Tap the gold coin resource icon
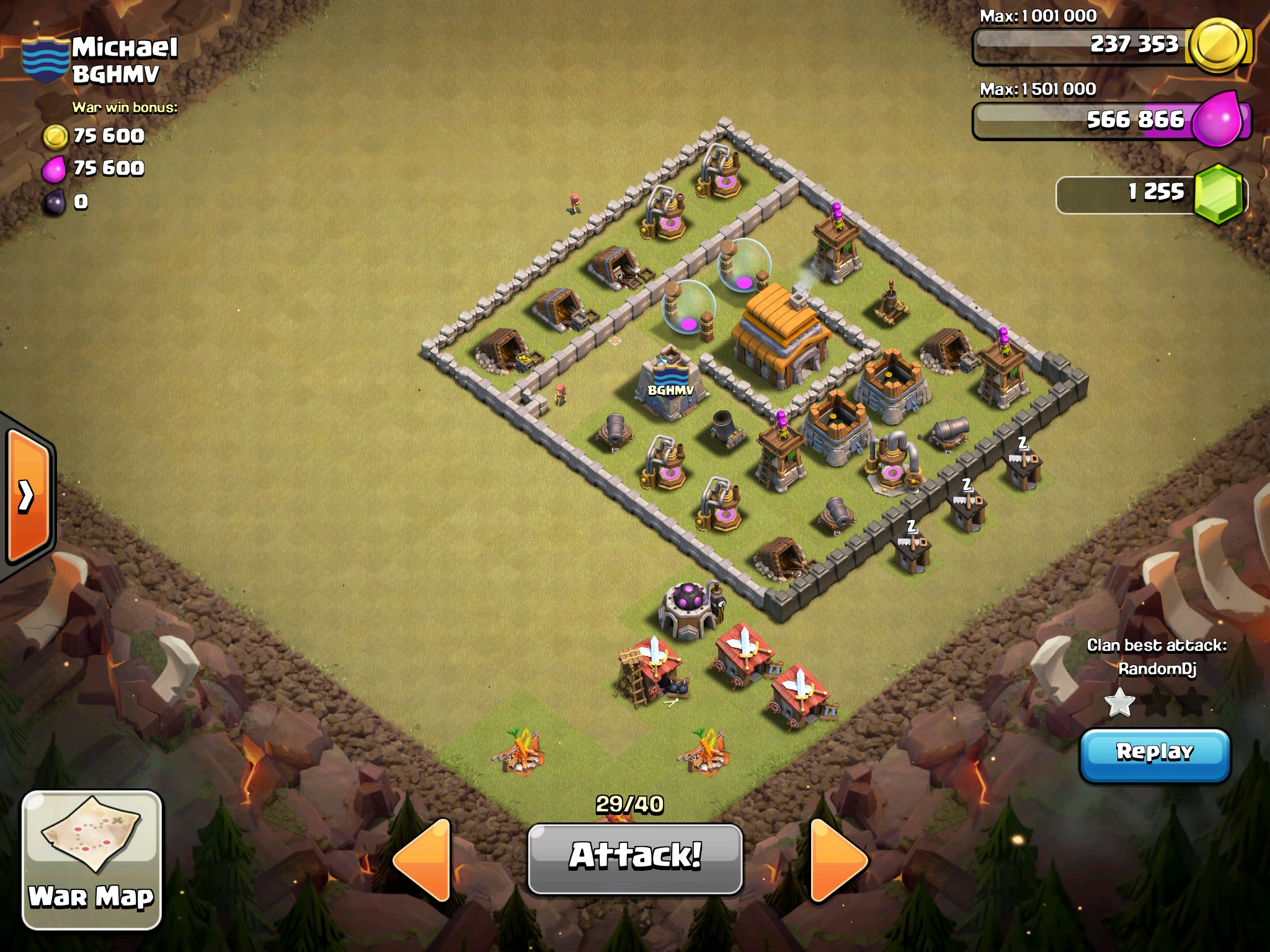1270x952 pixels. pos(1218,46)
